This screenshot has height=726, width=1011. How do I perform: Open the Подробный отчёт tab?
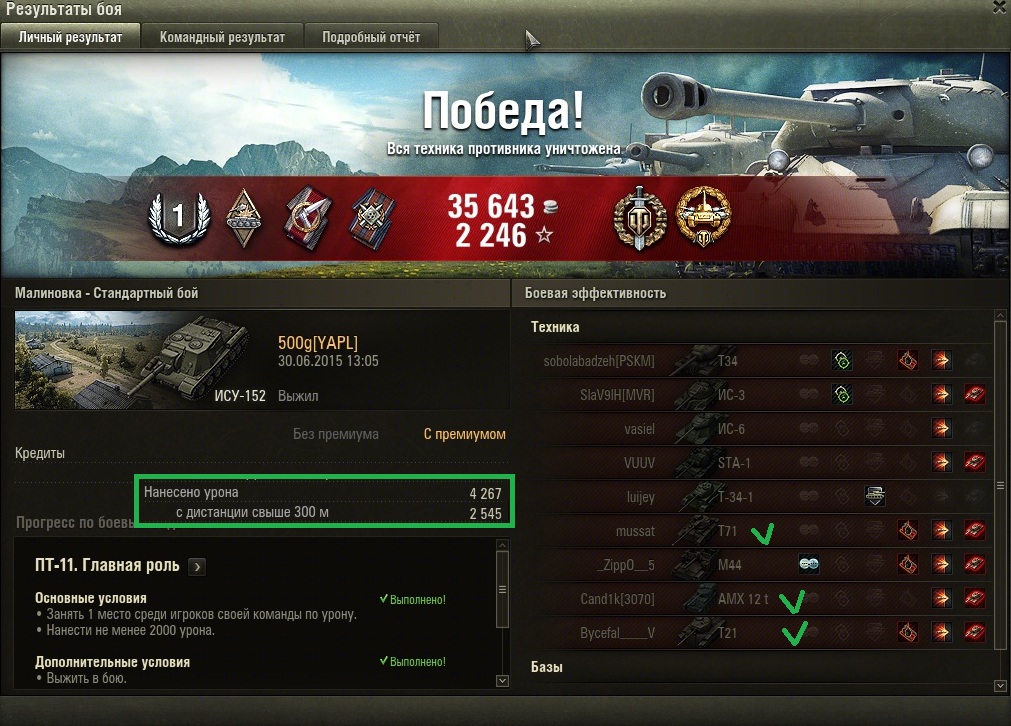pyautogui.click(x=371, y=37)
